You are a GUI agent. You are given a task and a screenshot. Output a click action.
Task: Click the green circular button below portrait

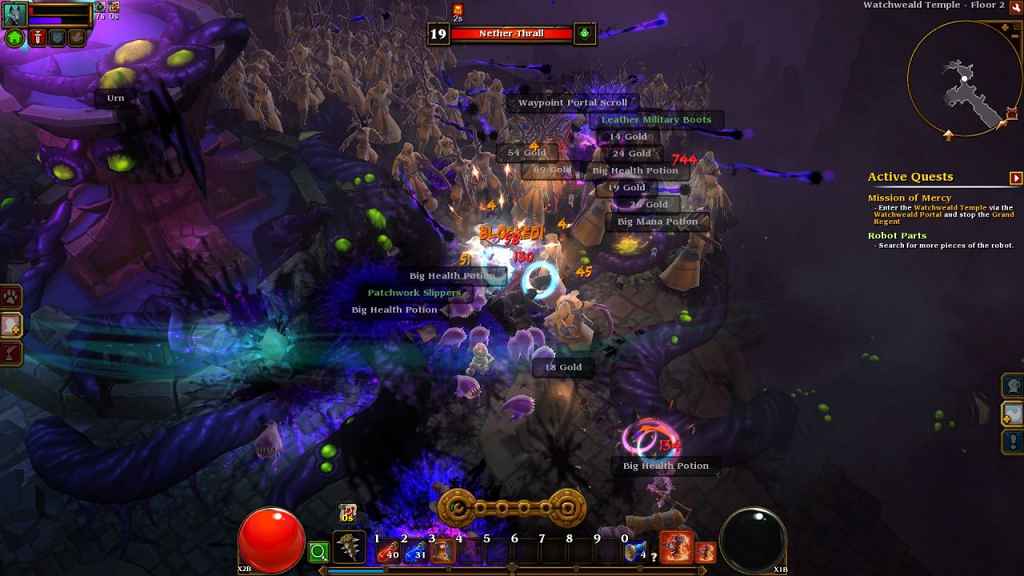point(15,38)
